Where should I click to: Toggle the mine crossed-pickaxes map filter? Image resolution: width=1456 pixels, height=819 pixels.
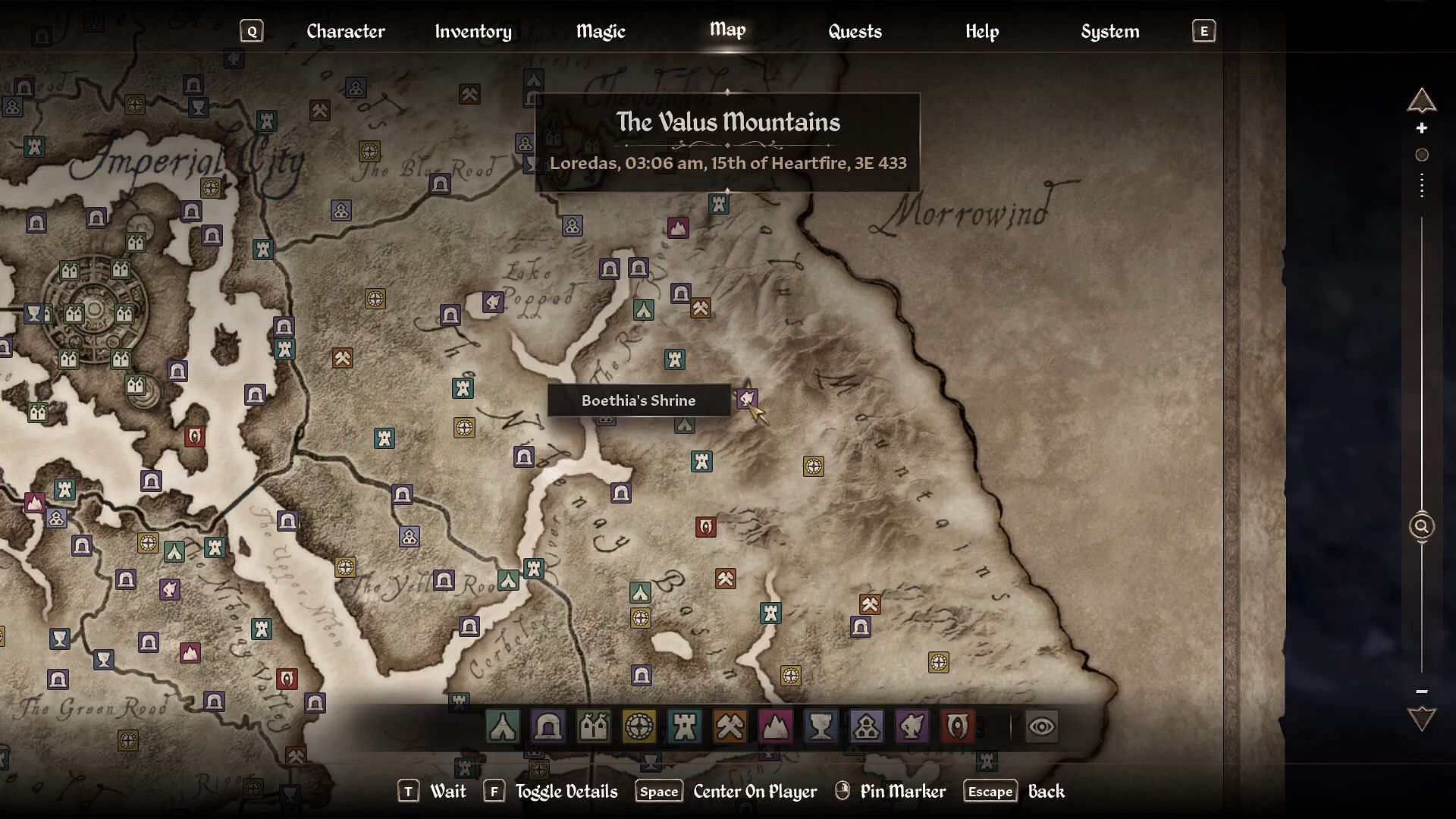[x=730, y=726]
